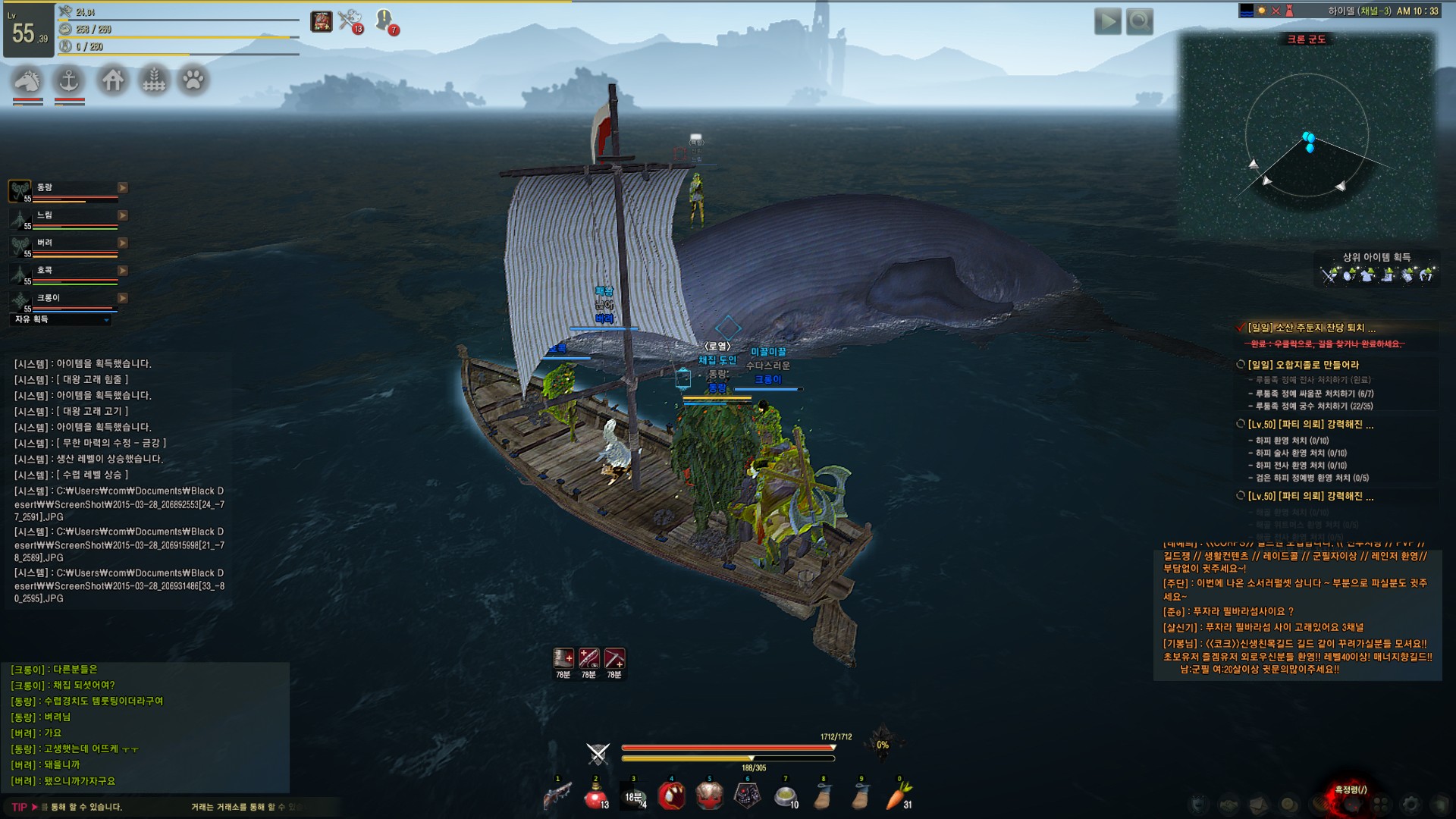Open the minimap of 크론 군도

coord(1307,136)
